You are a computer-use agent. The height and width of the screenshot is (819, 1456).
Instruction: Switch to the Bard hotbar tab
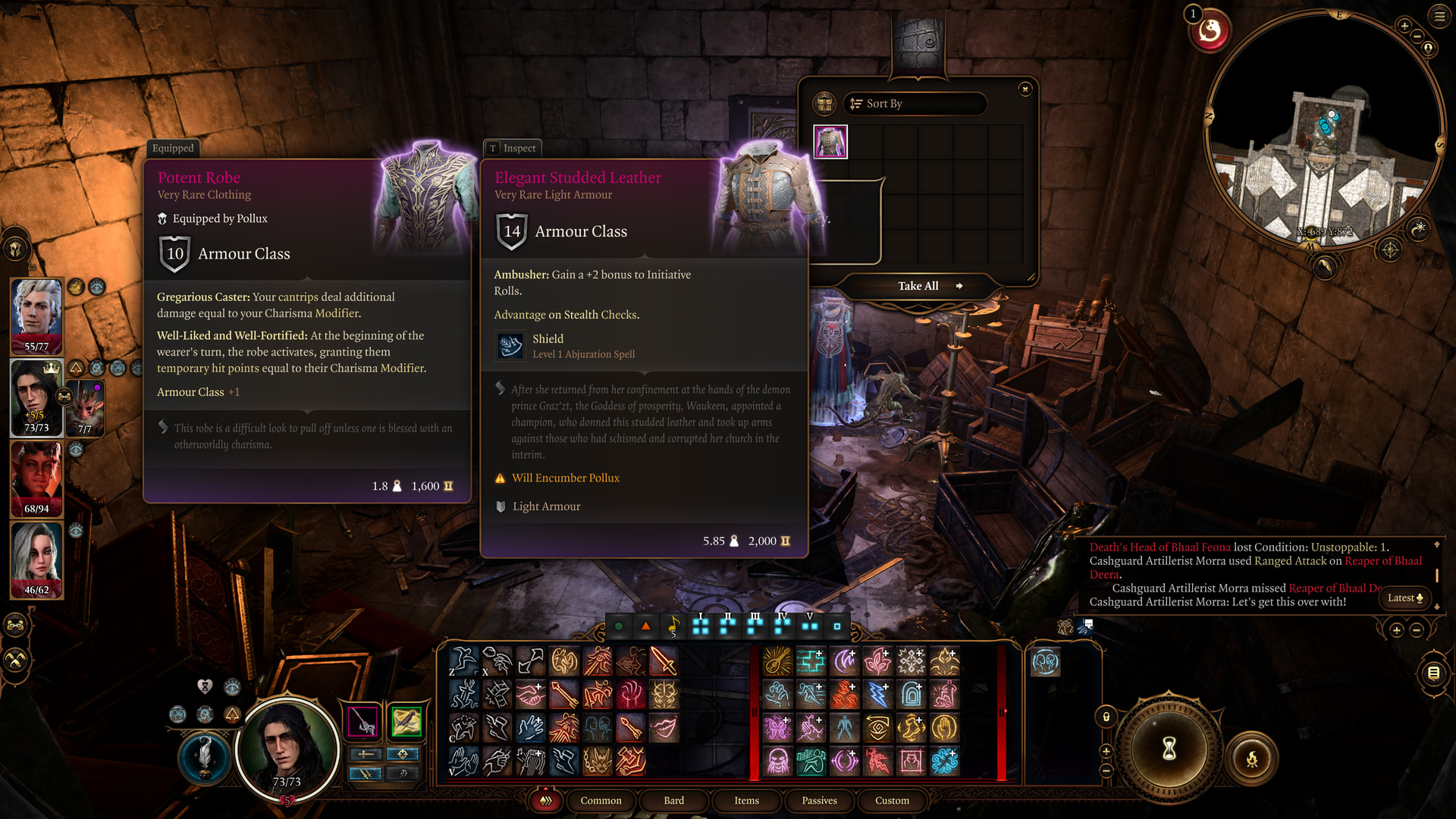(673, 800)
